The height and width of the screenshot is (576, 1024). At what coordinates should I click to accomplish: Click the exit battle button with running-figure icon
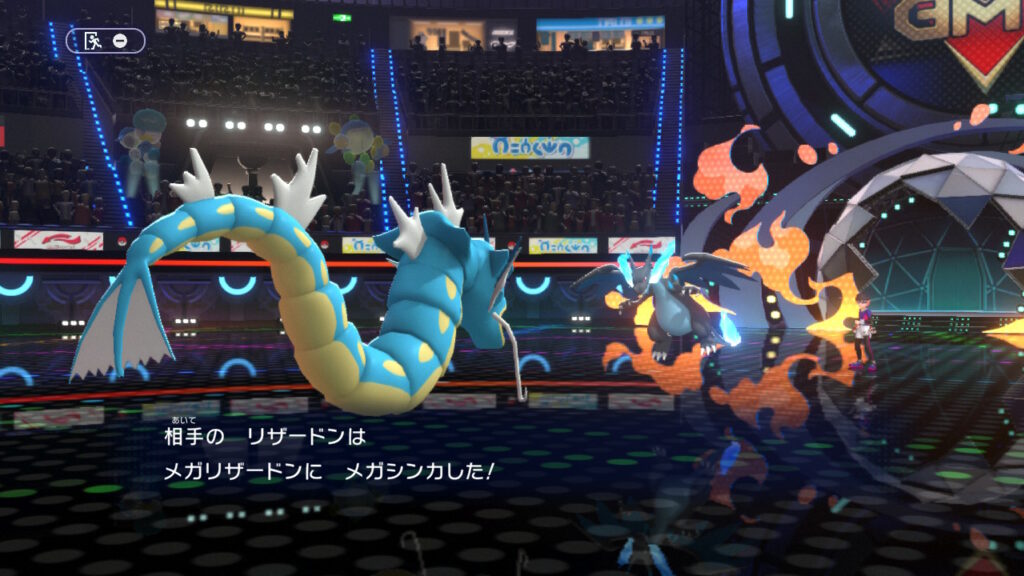click(105, 41)
